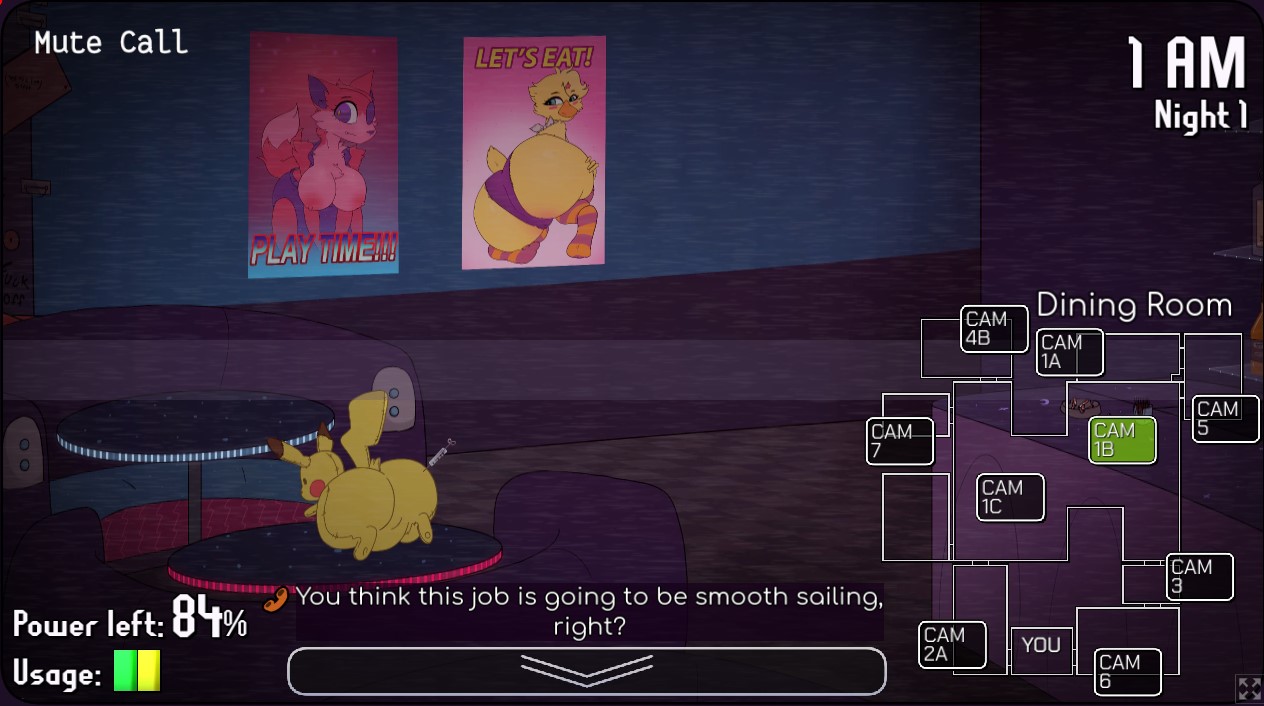Select CAM 6 camera button
Screen dimensions: 1264x706
coord(1127,671)
